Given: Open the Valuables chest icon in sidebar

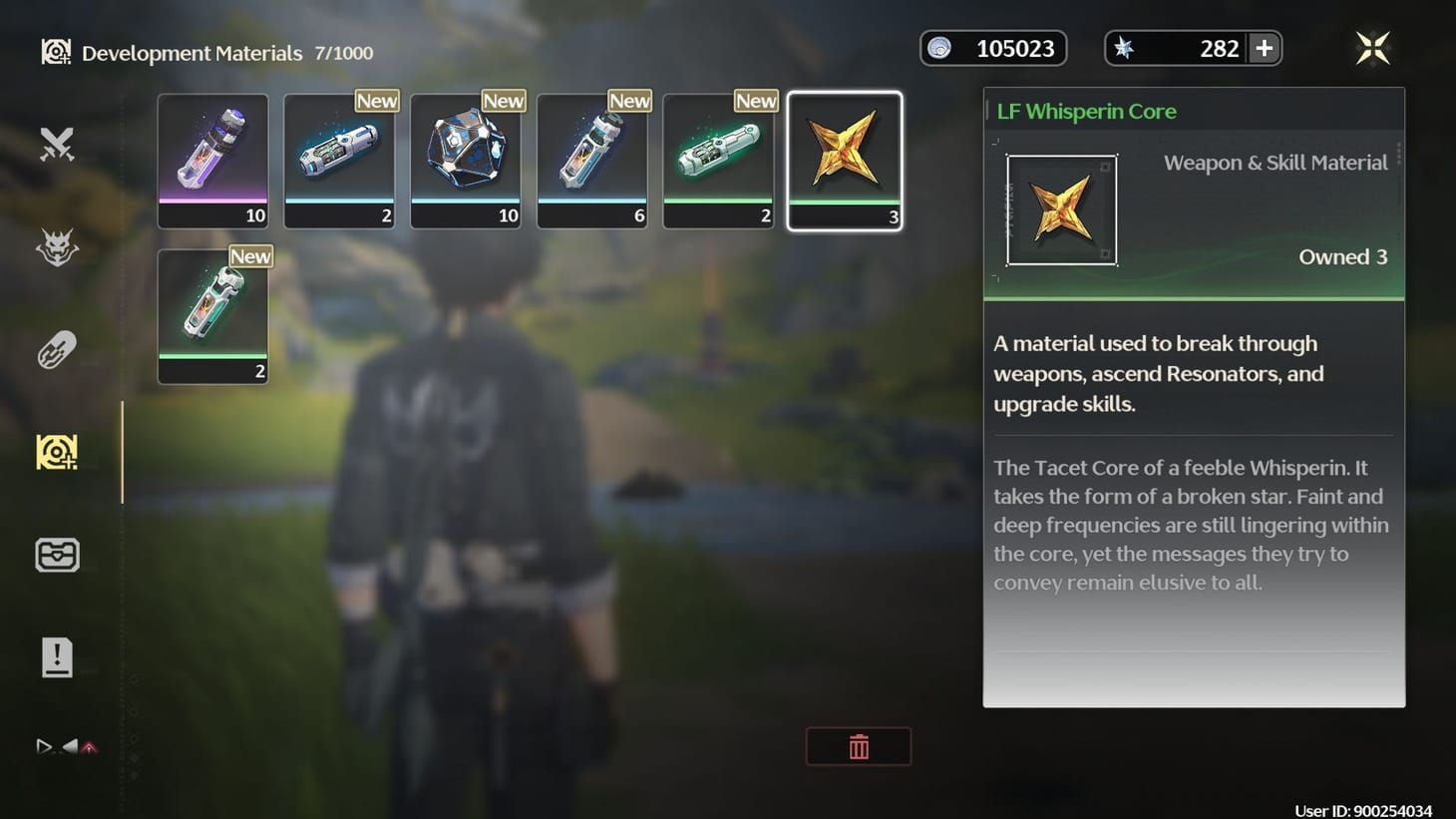Looking at the screenshot, I should [x=57, y=555].
